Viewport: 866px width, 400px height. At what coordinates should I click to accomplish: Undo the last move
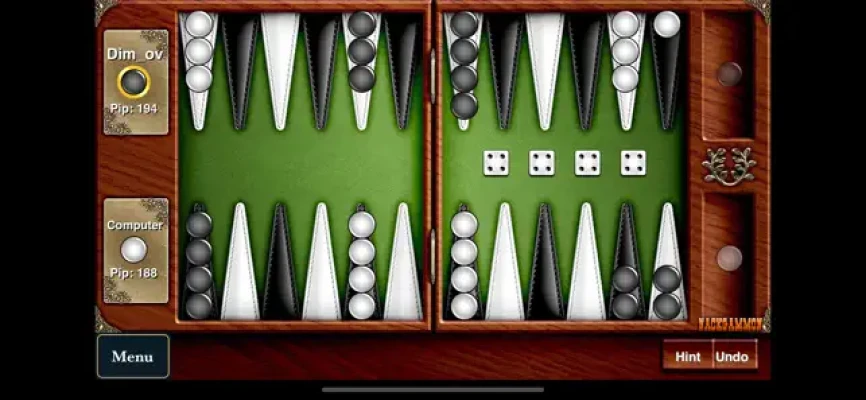[733, 356]
